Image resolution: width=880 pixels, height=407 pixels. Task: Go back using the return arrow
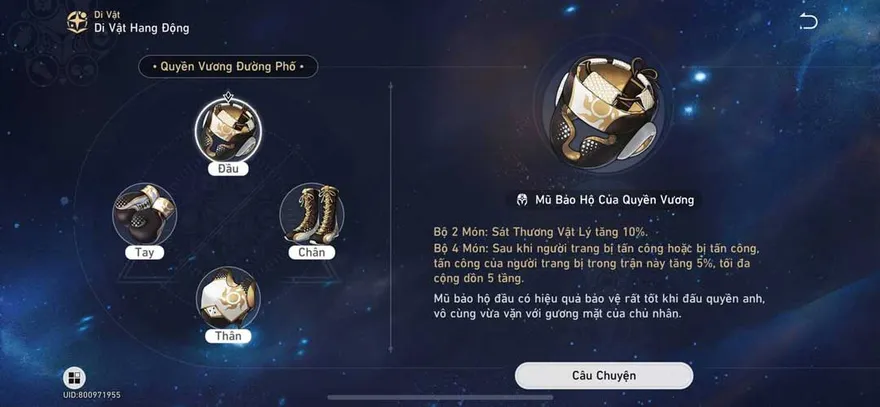point(808,22)
